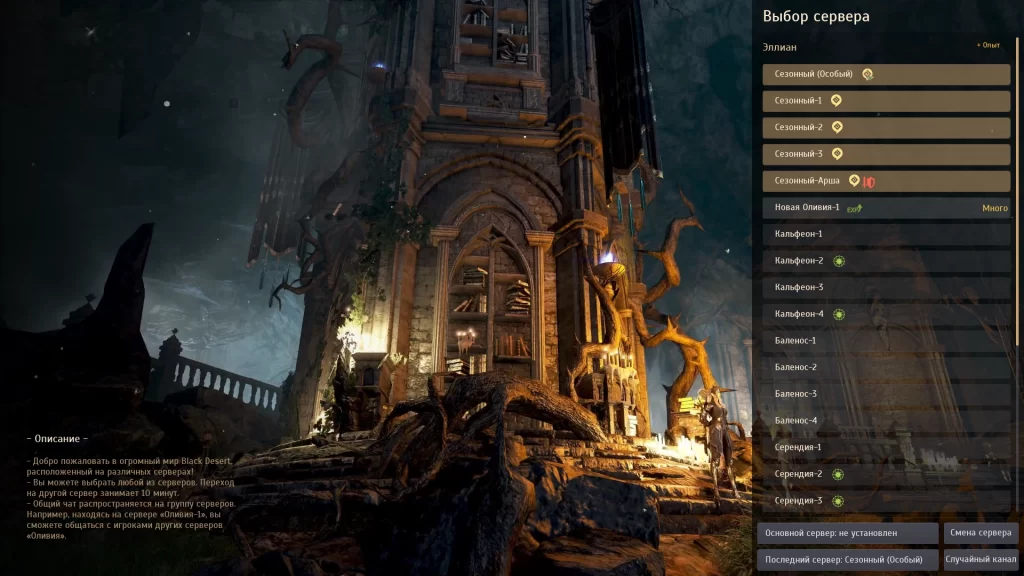Choose the Кальфеон-3 server
1024x576 pixels.
[886, 288]
